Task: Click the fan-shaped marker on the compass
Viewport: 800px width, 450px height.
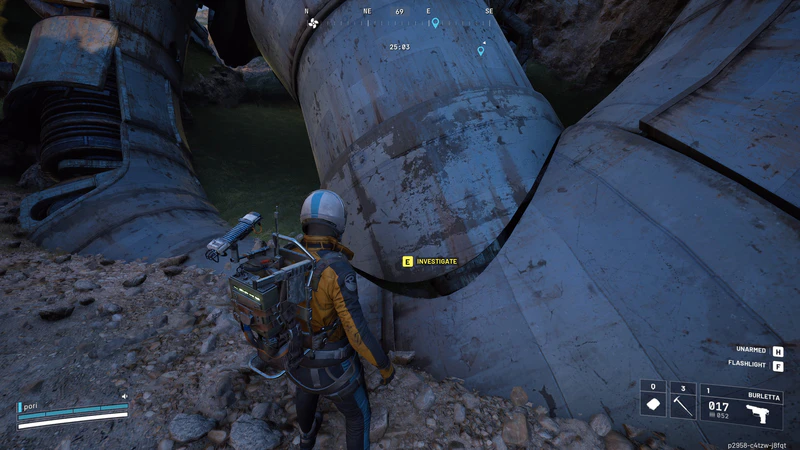Action: [313, 22]
